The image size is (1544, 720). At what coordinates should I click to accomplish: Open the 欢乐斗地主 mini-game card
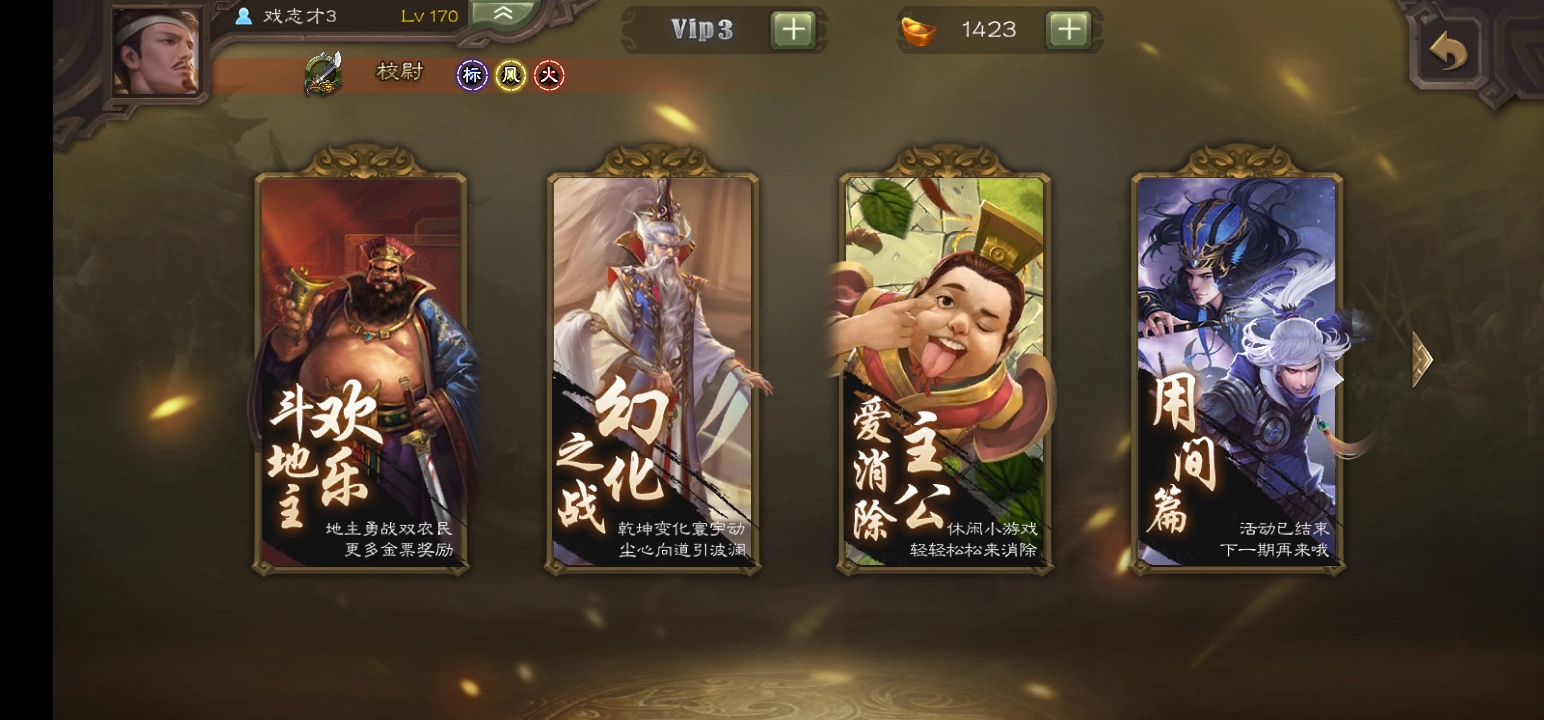pyautogui.click(x=361, y=372)
